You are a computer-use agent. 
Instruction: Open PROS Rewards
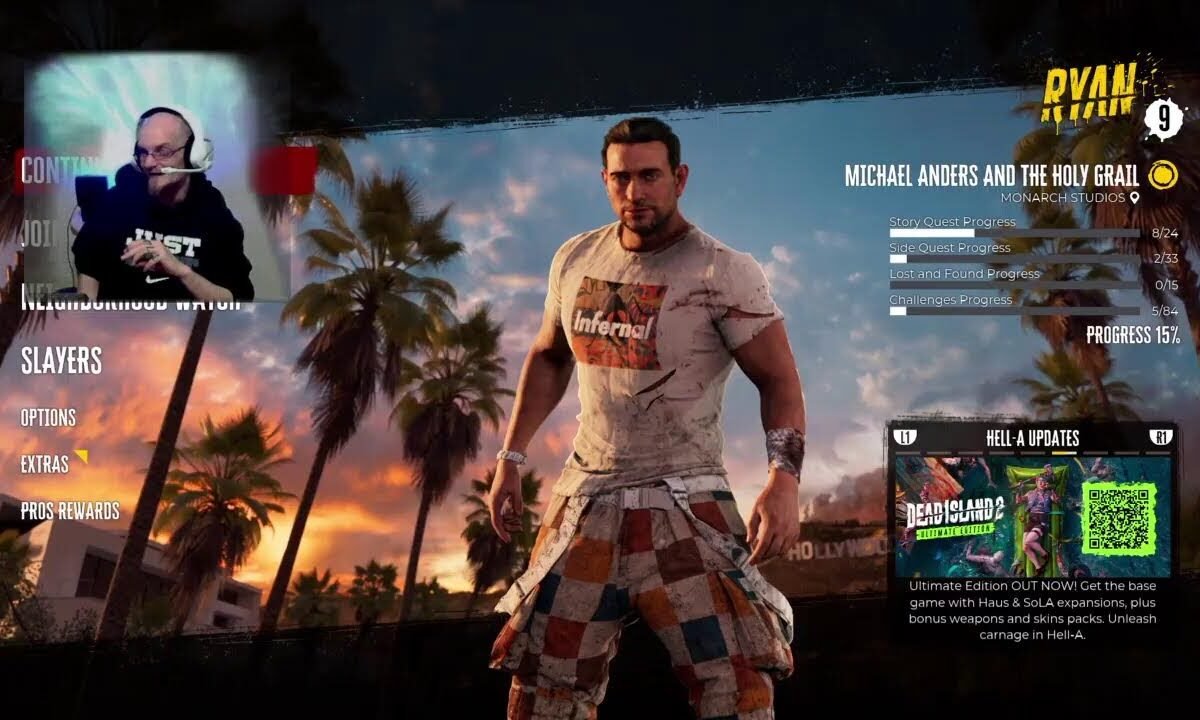coord(70,511)
